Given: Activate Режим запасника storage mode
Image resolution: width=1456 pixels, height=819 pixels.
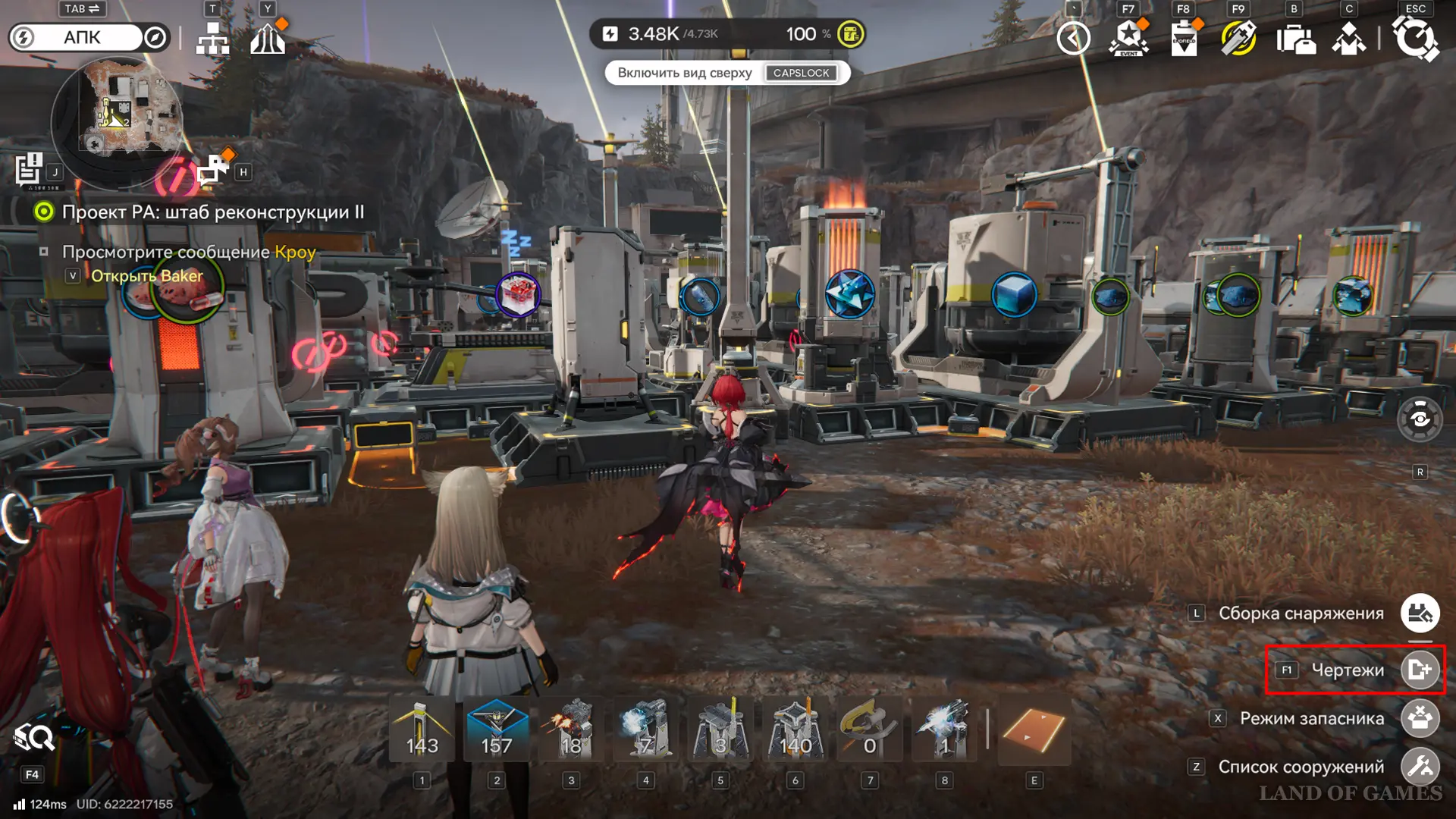Looking at the screenshot, I should click(x=1420, y=718).
